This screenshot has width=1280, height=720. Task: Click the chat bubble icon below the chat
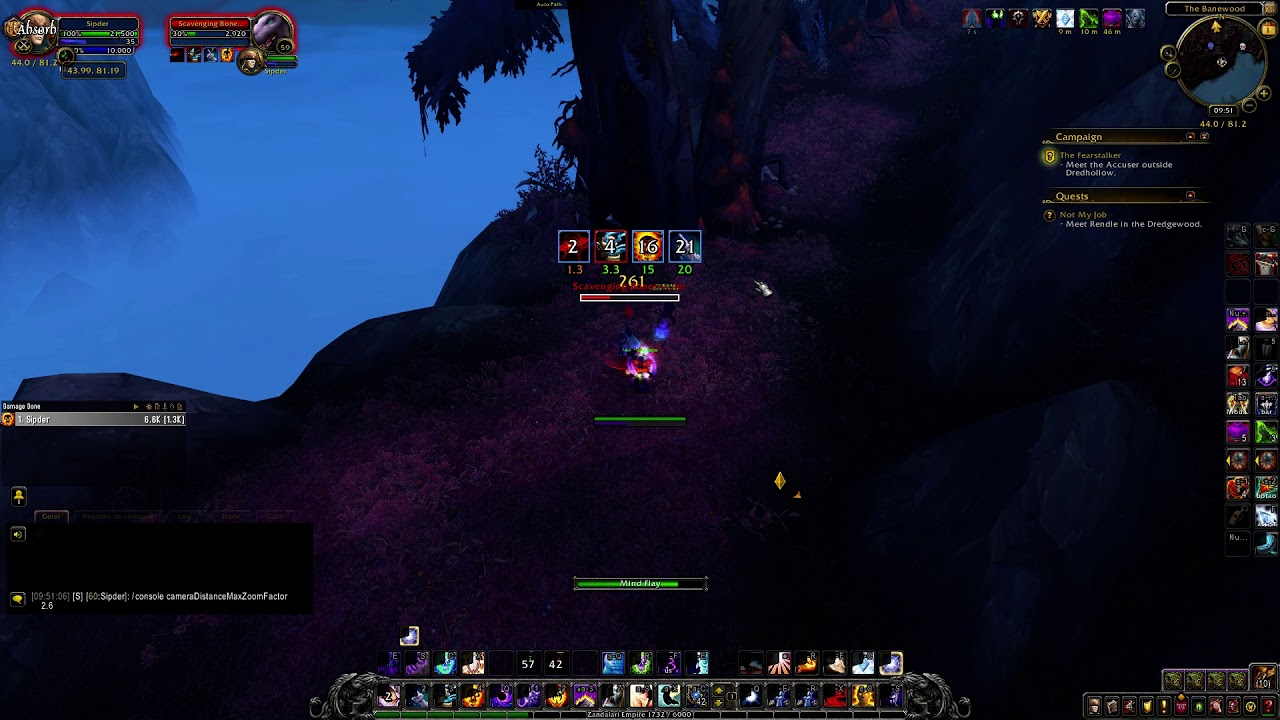click(x=17, y=598)
